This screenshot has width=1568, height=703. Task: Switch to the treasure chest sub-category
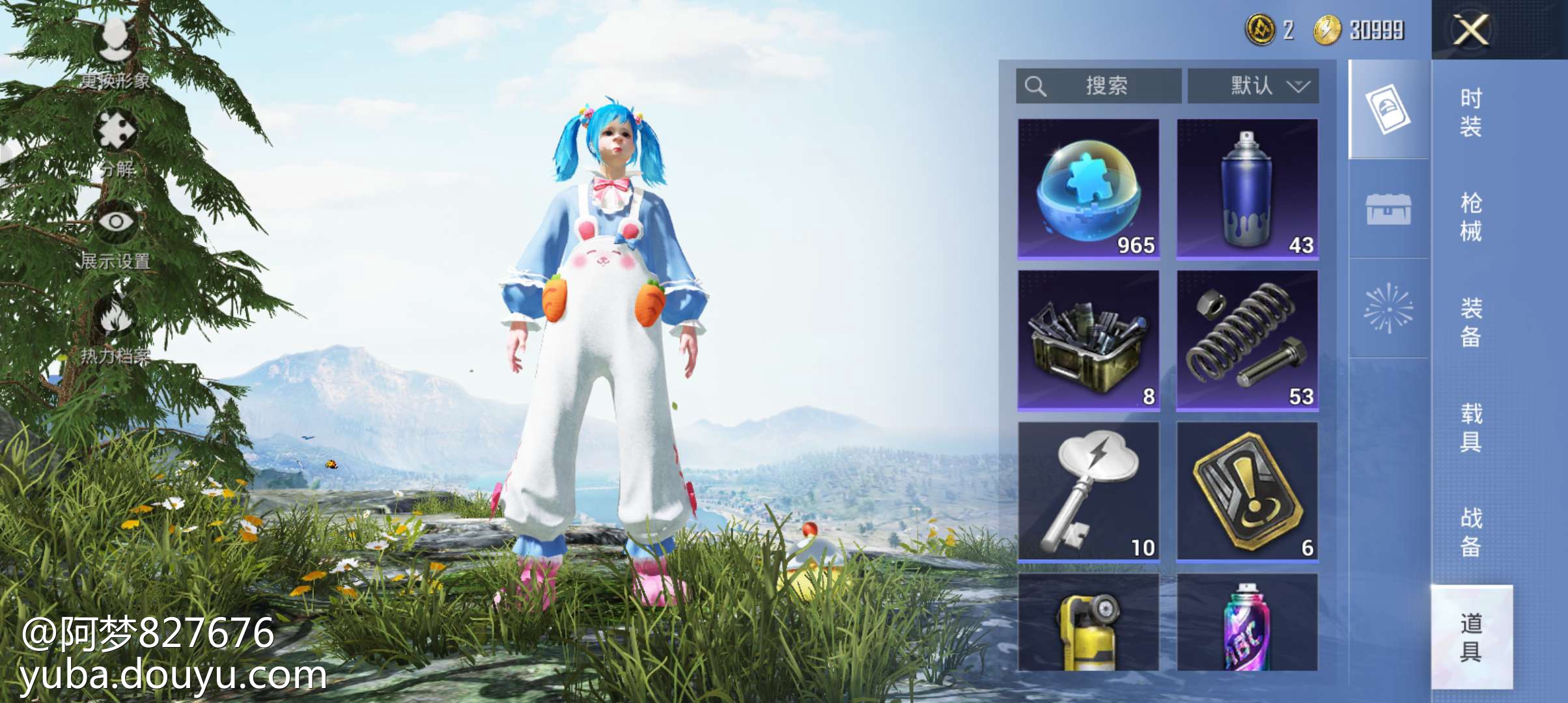1388,210
